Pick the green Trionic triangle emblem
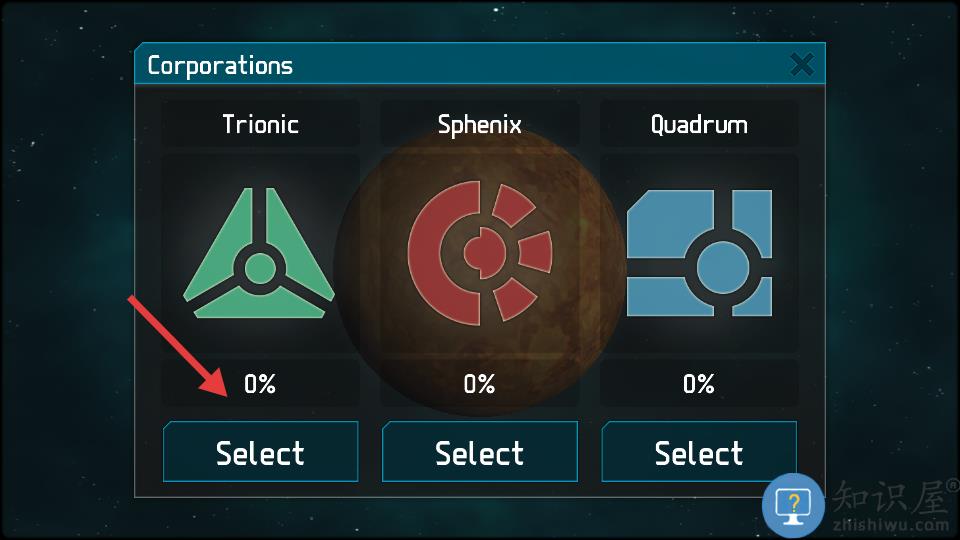Screen dimensions: 960x540 tap(259, 255)
